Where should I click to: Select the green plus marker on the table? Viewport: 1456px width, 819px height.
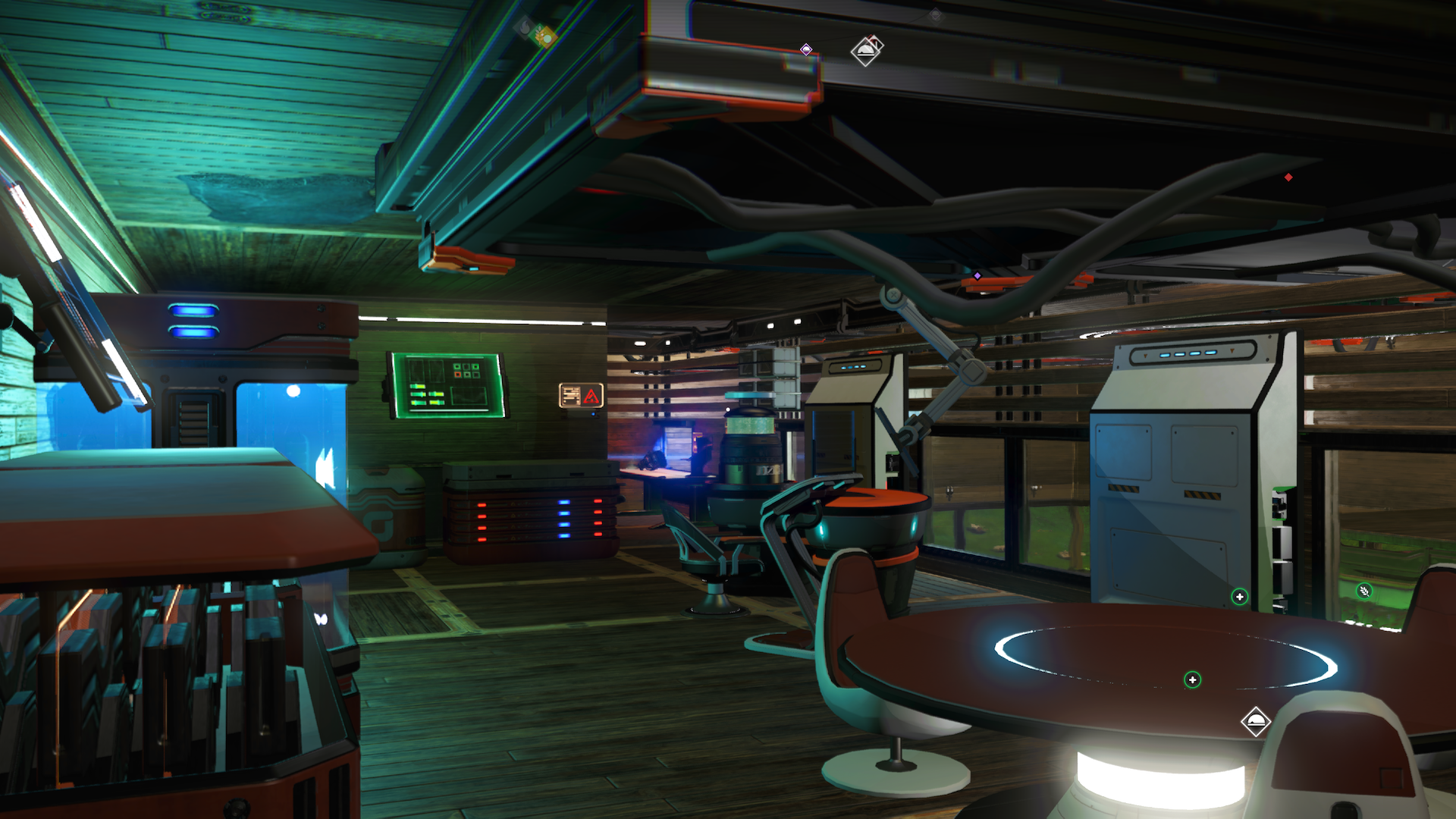click(x=1193, y=680)
